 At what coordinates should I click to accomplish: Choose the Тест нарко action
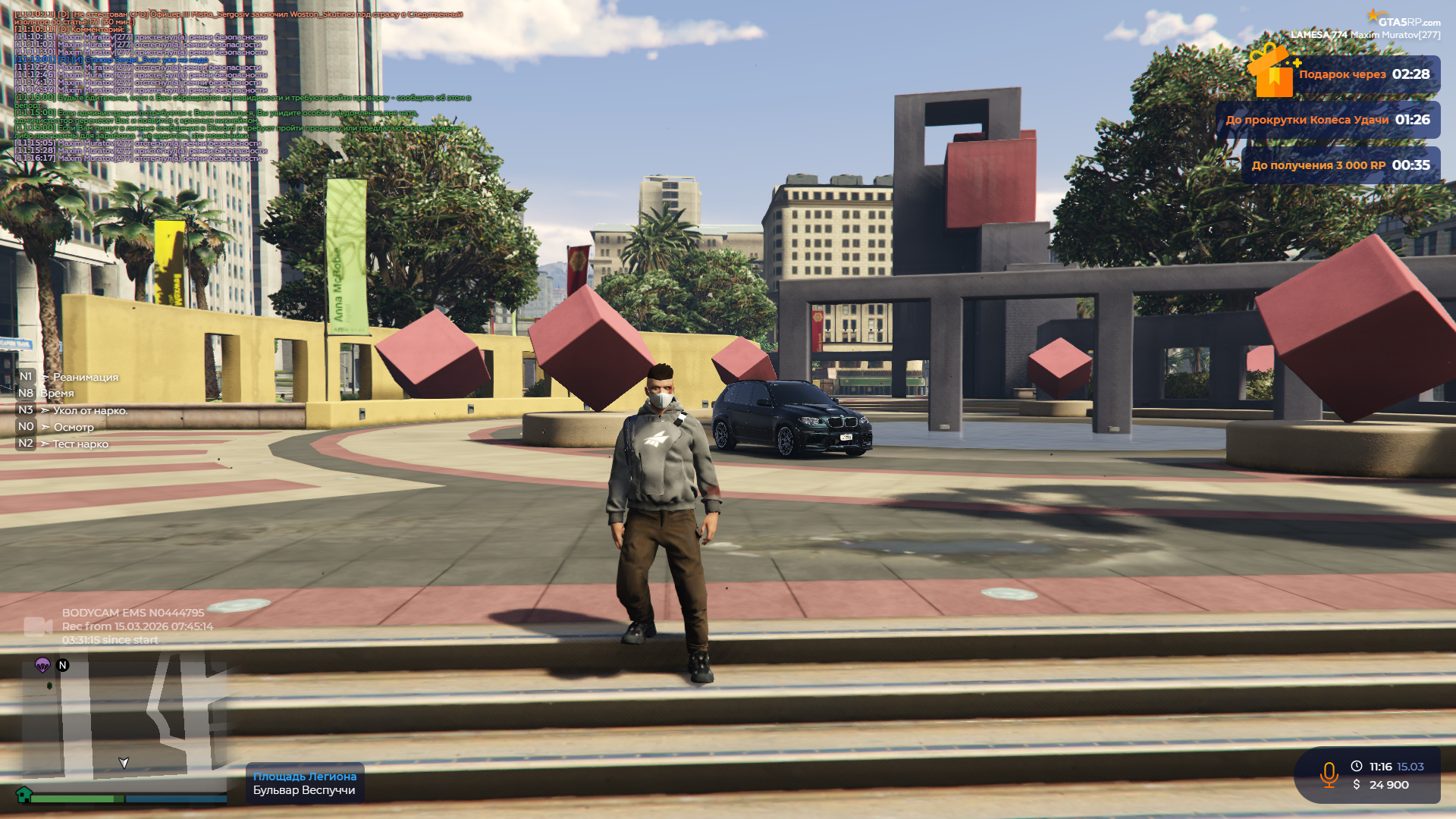[80, 444]
